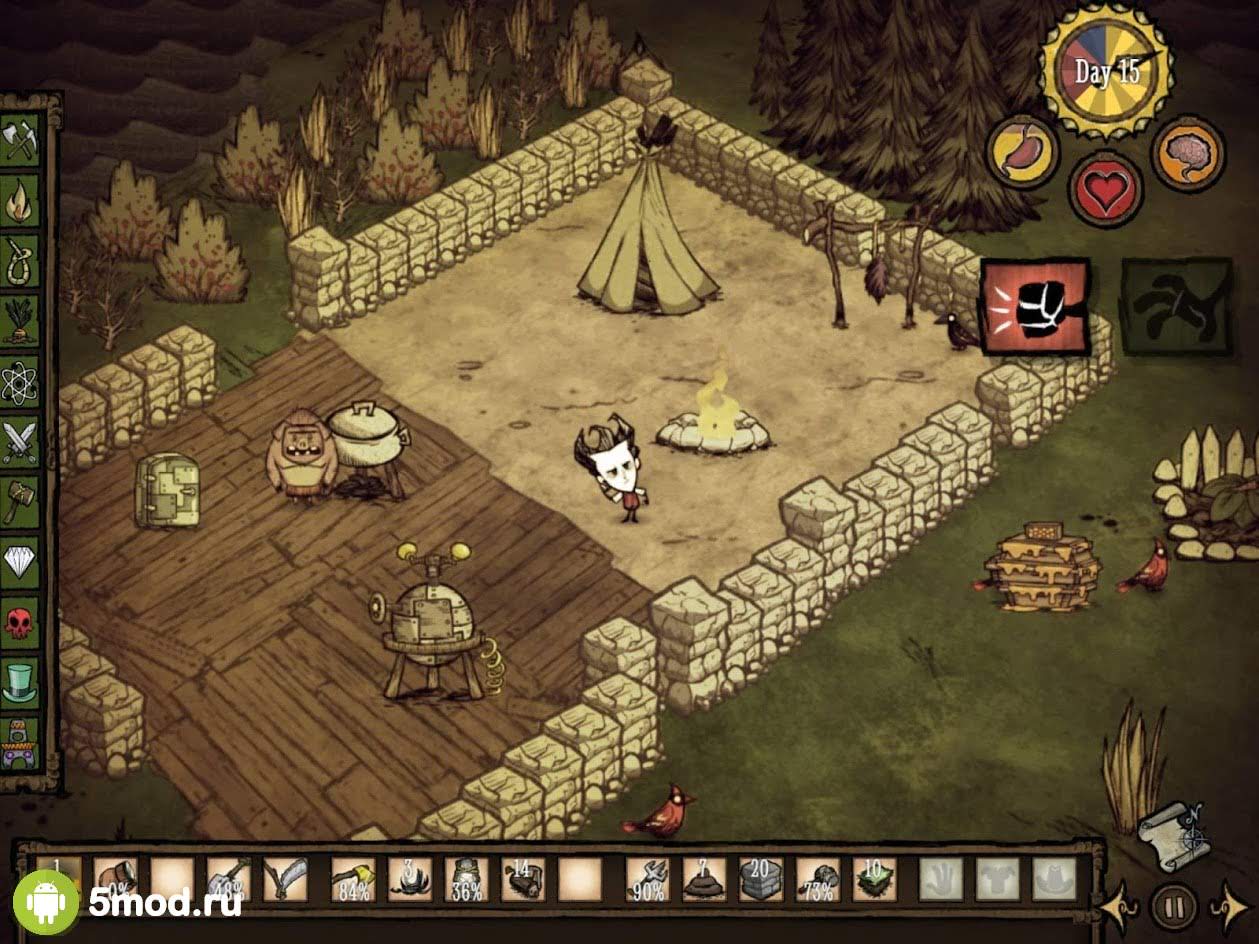Switch to the Dress top hat tab

point(20,682)
